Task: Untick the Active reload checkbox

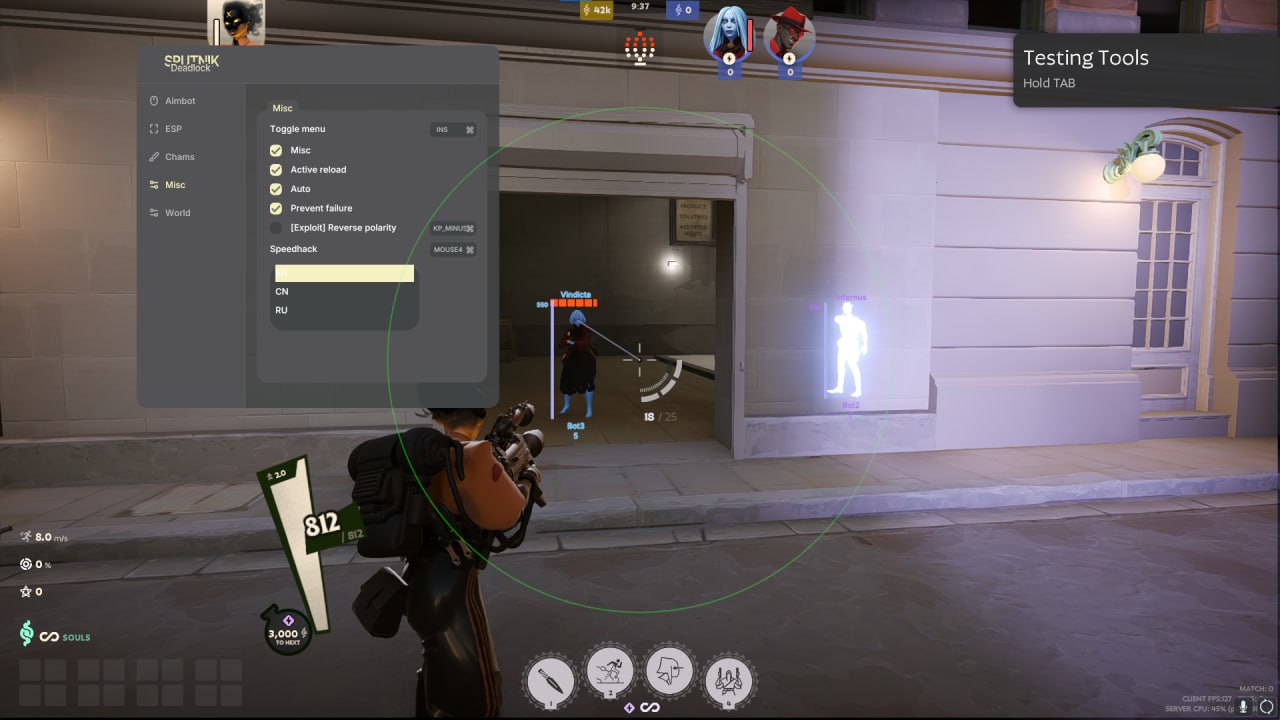Action: (x=276, y=170)
